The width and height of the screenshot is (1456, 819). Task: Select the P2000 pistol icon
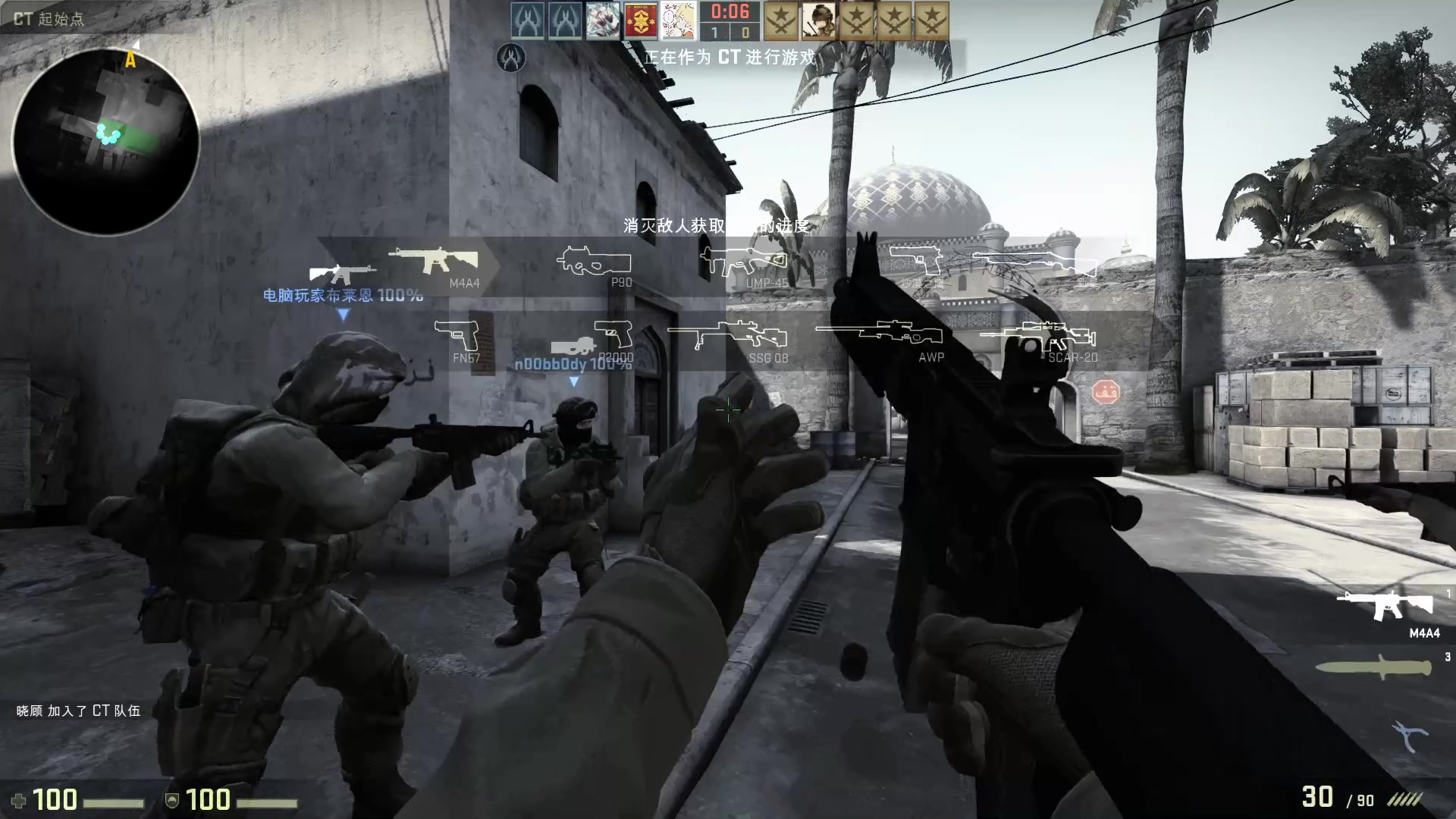[610, 332]
